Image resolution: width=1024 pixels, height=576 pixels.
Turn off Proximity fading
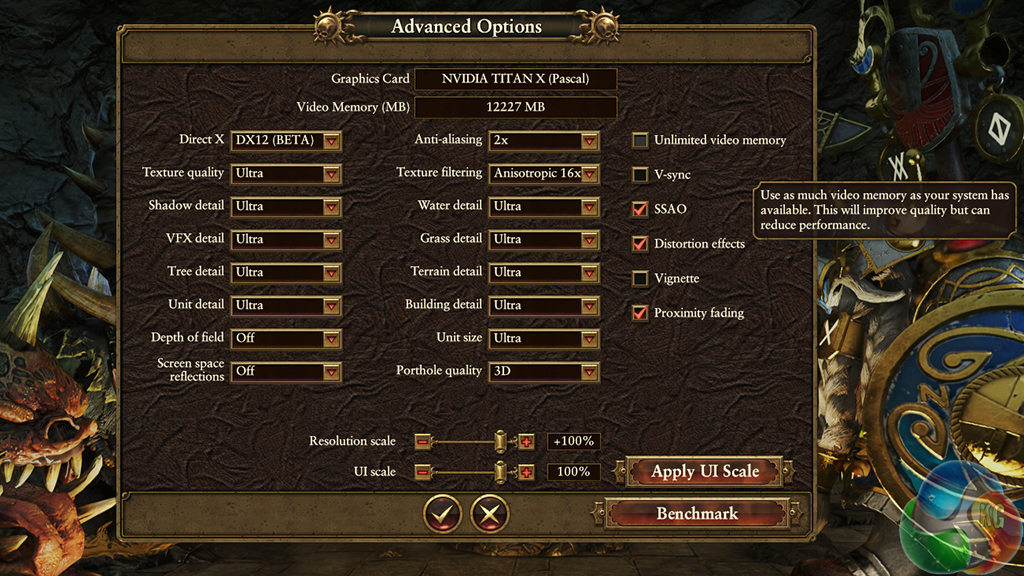click(640, 313)
